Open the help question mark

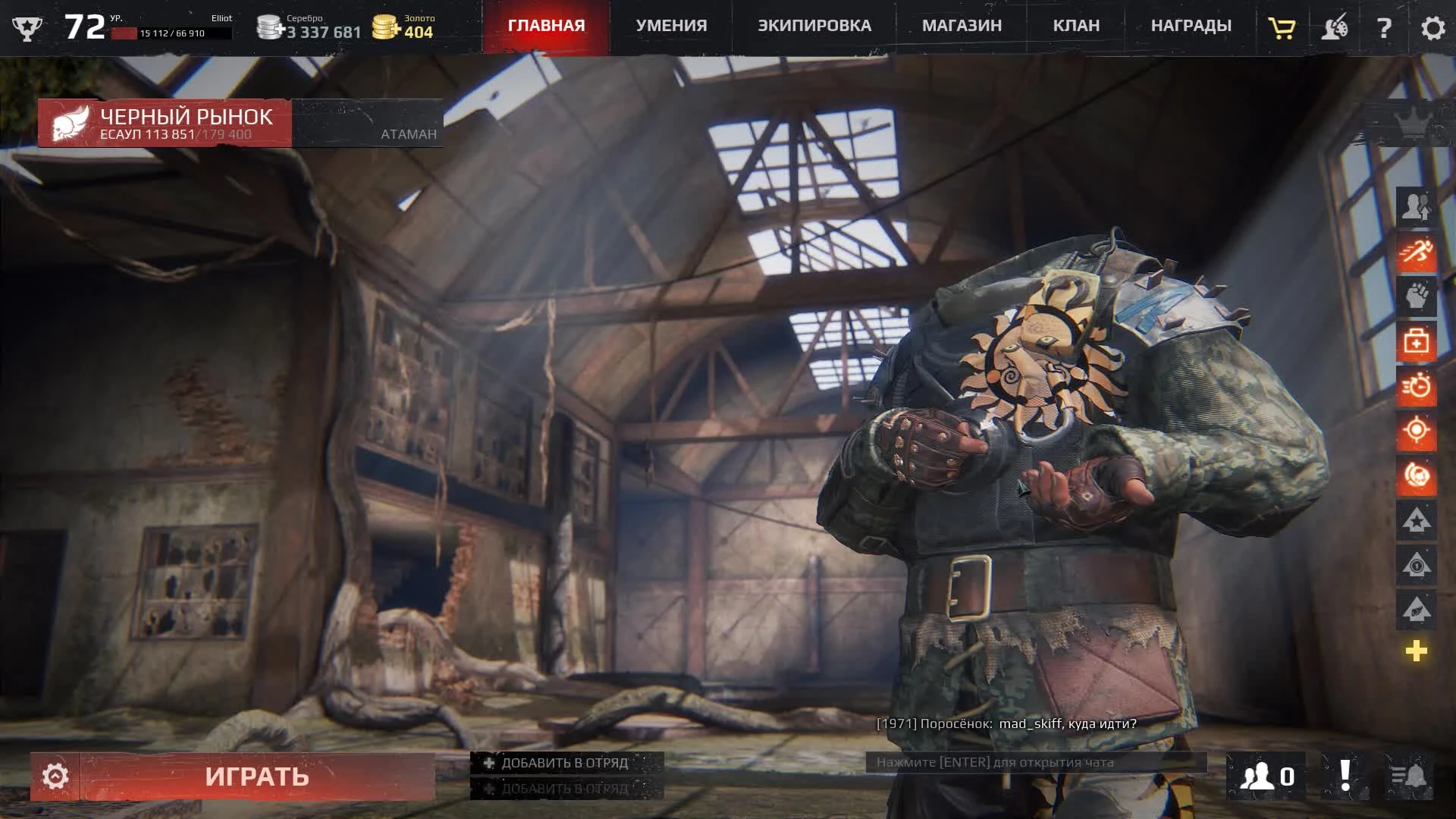tap(1385, 28)
